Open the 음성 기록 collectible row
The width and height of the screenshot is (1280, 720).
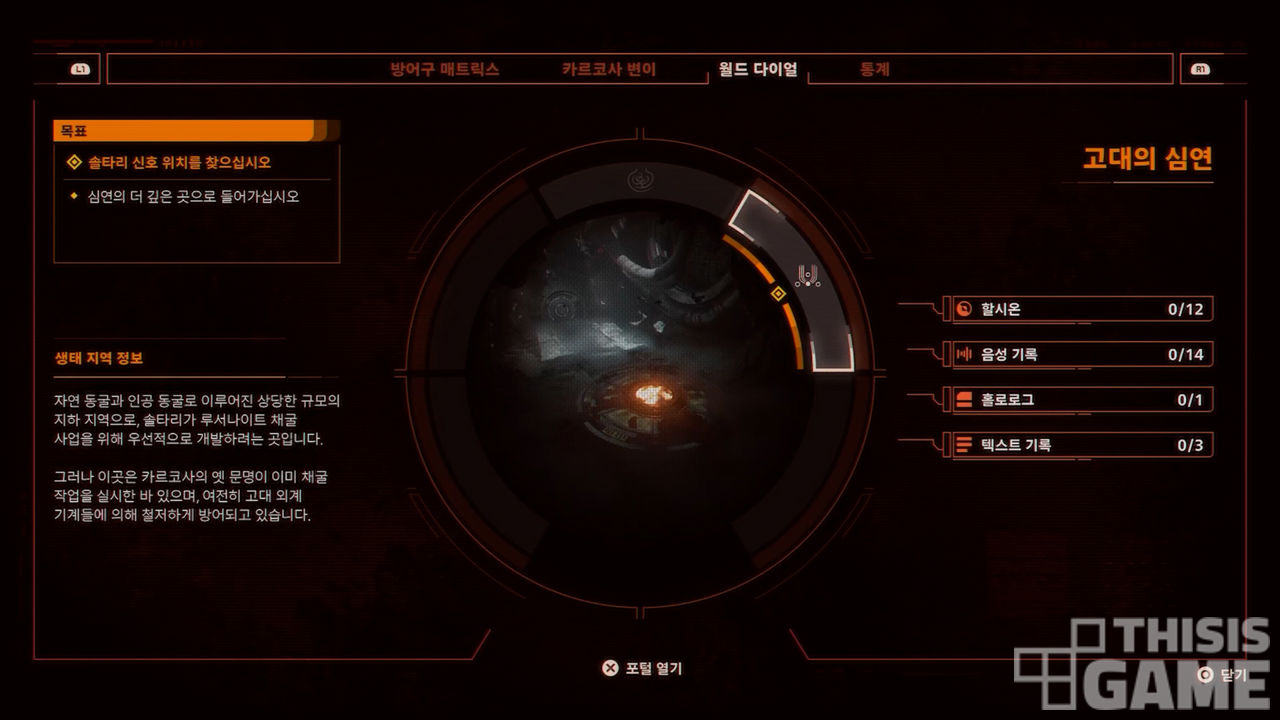(1079, 354)
